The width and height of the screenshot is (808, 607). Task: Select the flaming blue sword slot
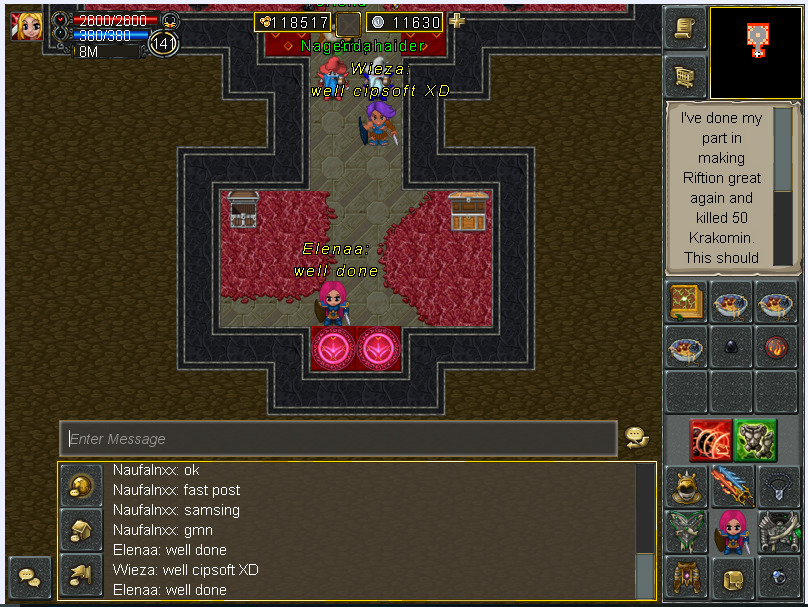[x=731, y=487]
